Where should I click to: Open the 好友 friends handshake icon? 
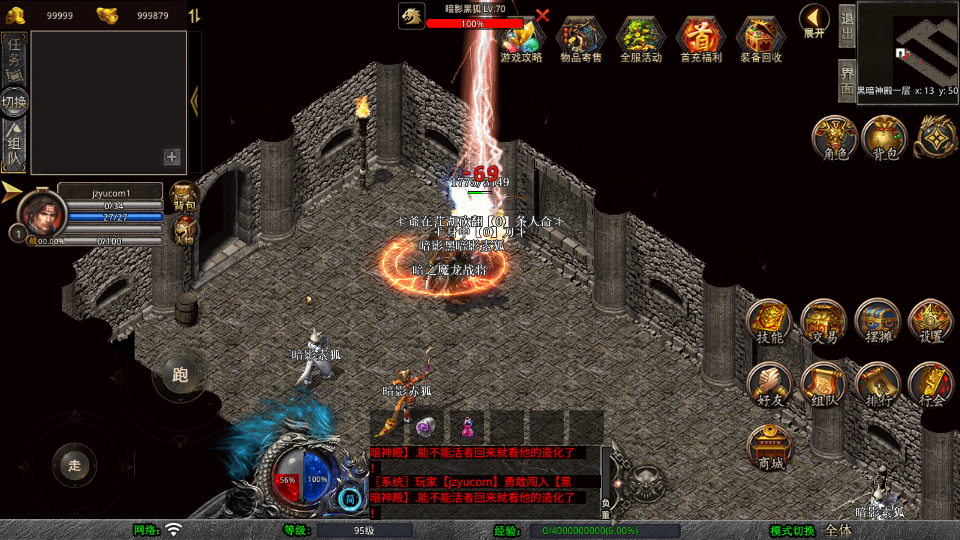coord(769,385)
